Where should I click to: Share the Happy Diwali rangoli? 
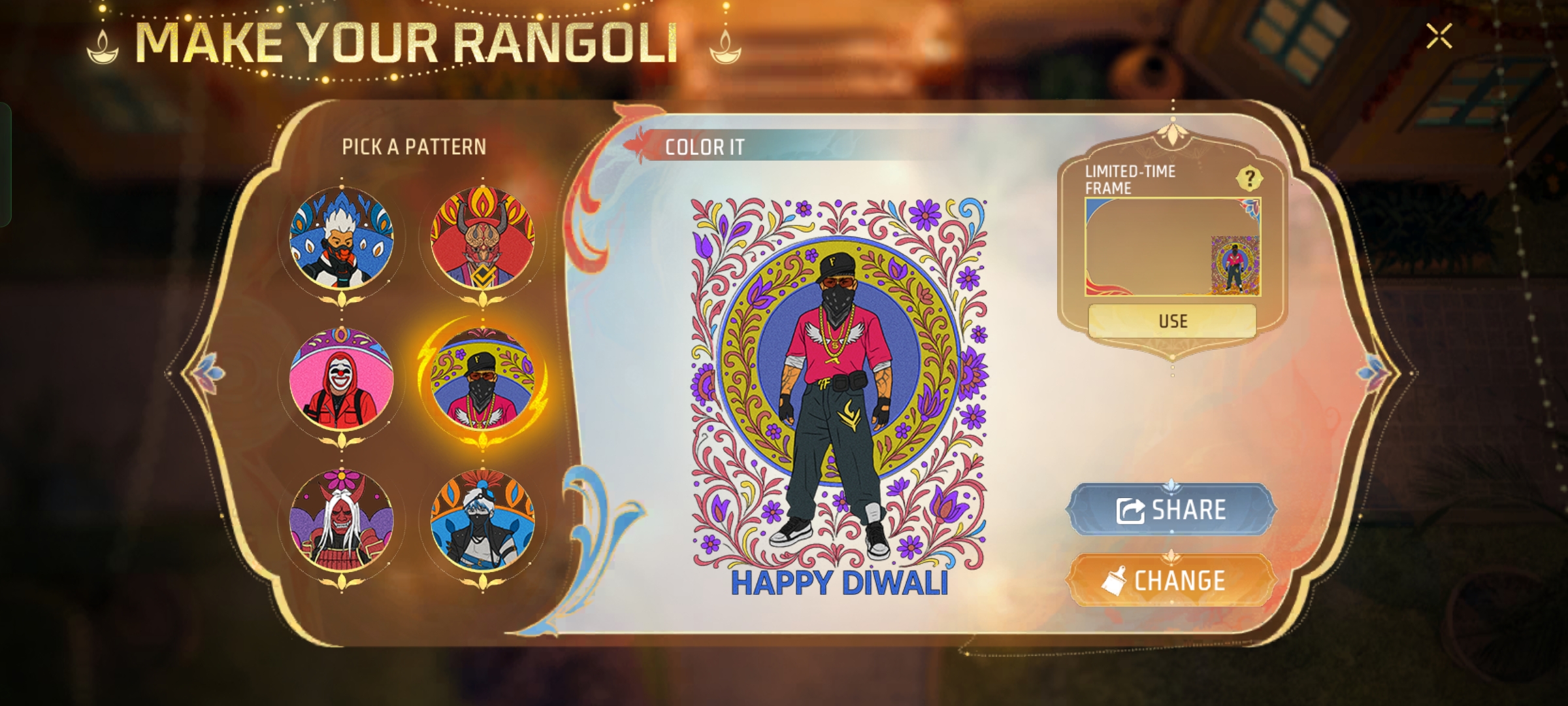coord(1171,510)
